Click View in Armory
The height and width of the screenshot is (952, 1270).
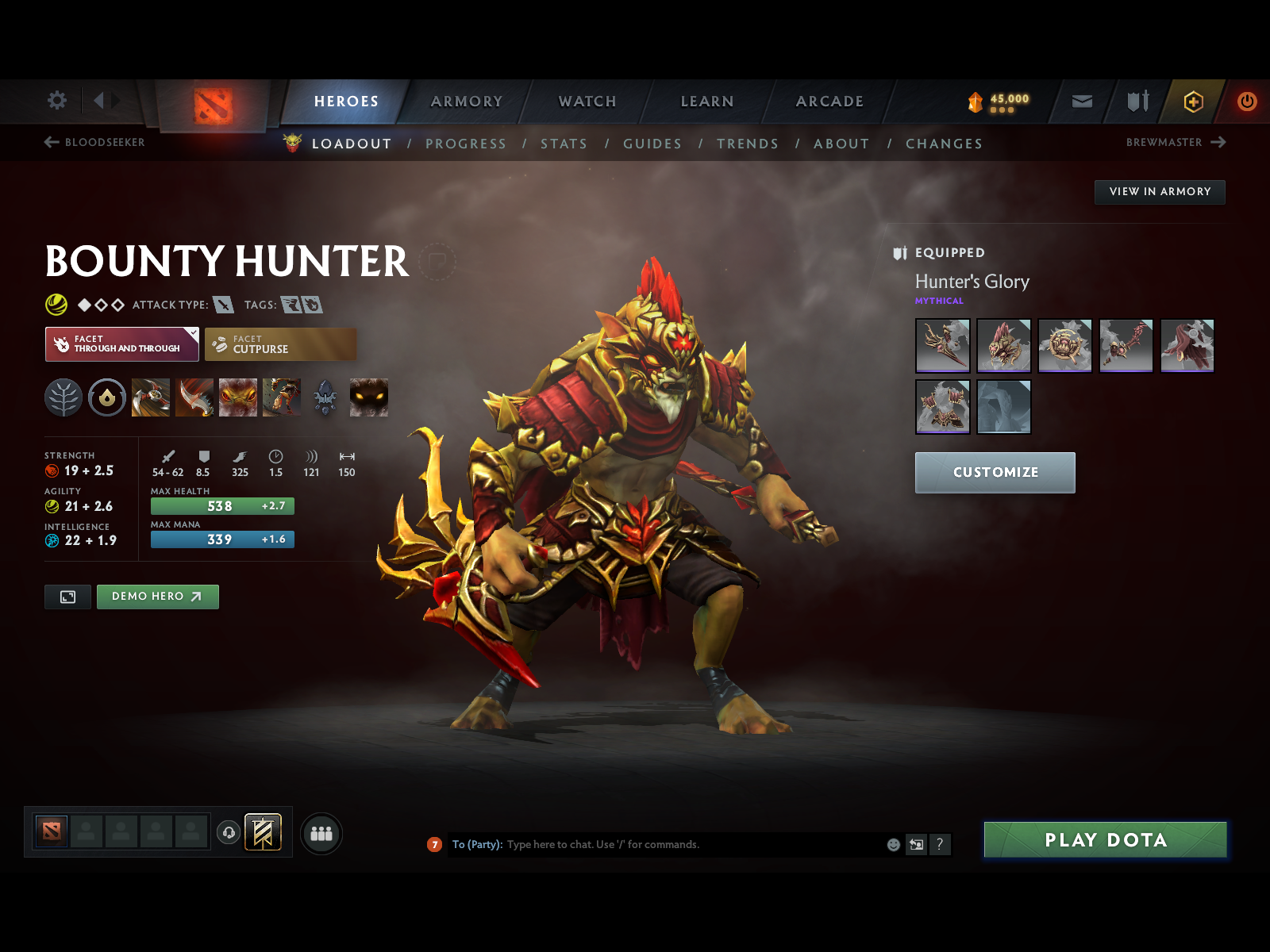pyautogui.click(x=1160, y=191)
